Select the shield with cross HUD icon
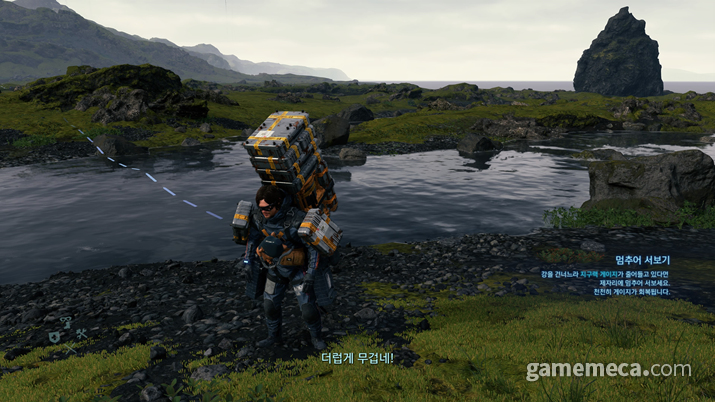 coord(56,337)
